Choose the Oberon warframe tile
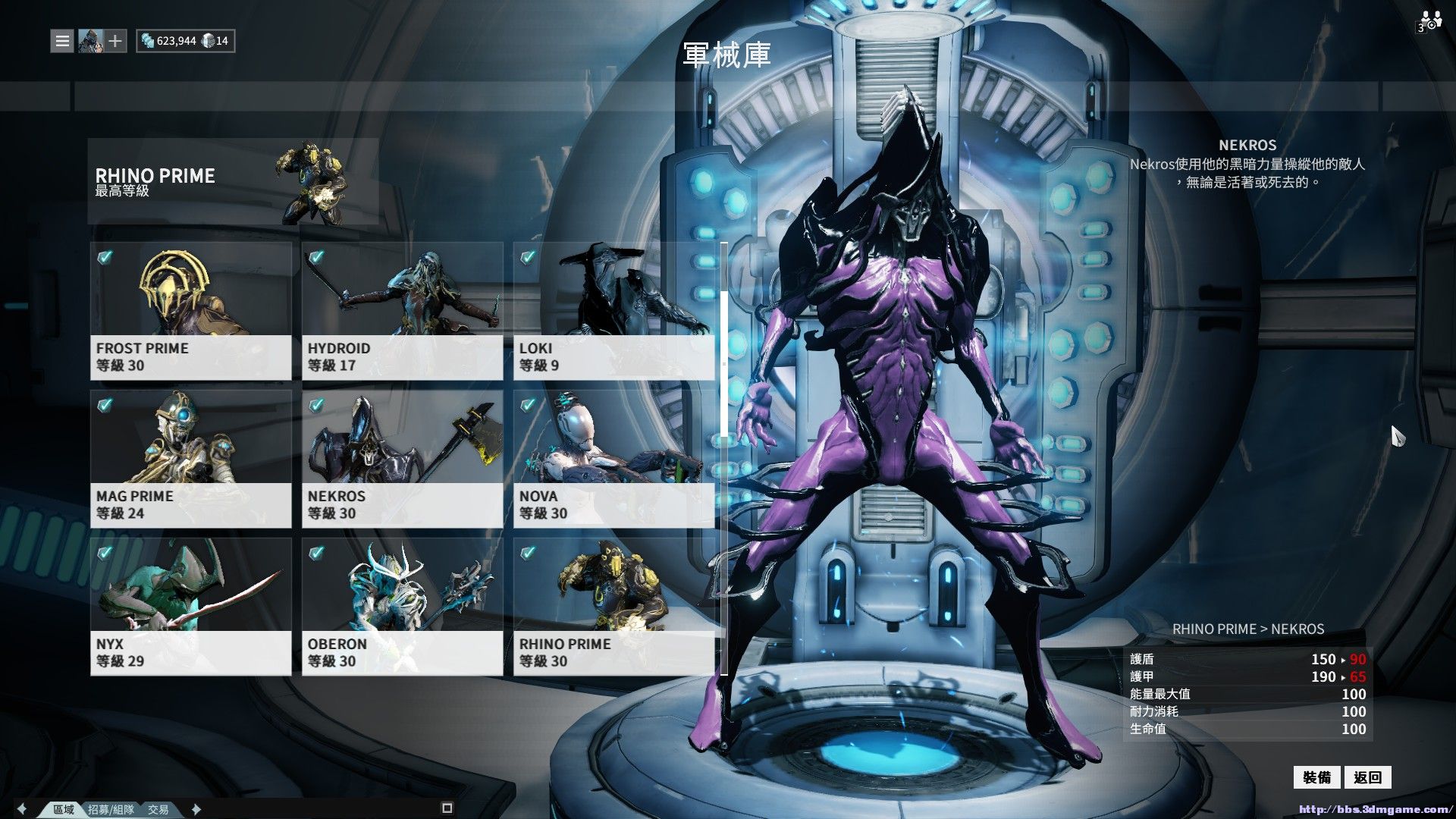 [x=402, y=607]
